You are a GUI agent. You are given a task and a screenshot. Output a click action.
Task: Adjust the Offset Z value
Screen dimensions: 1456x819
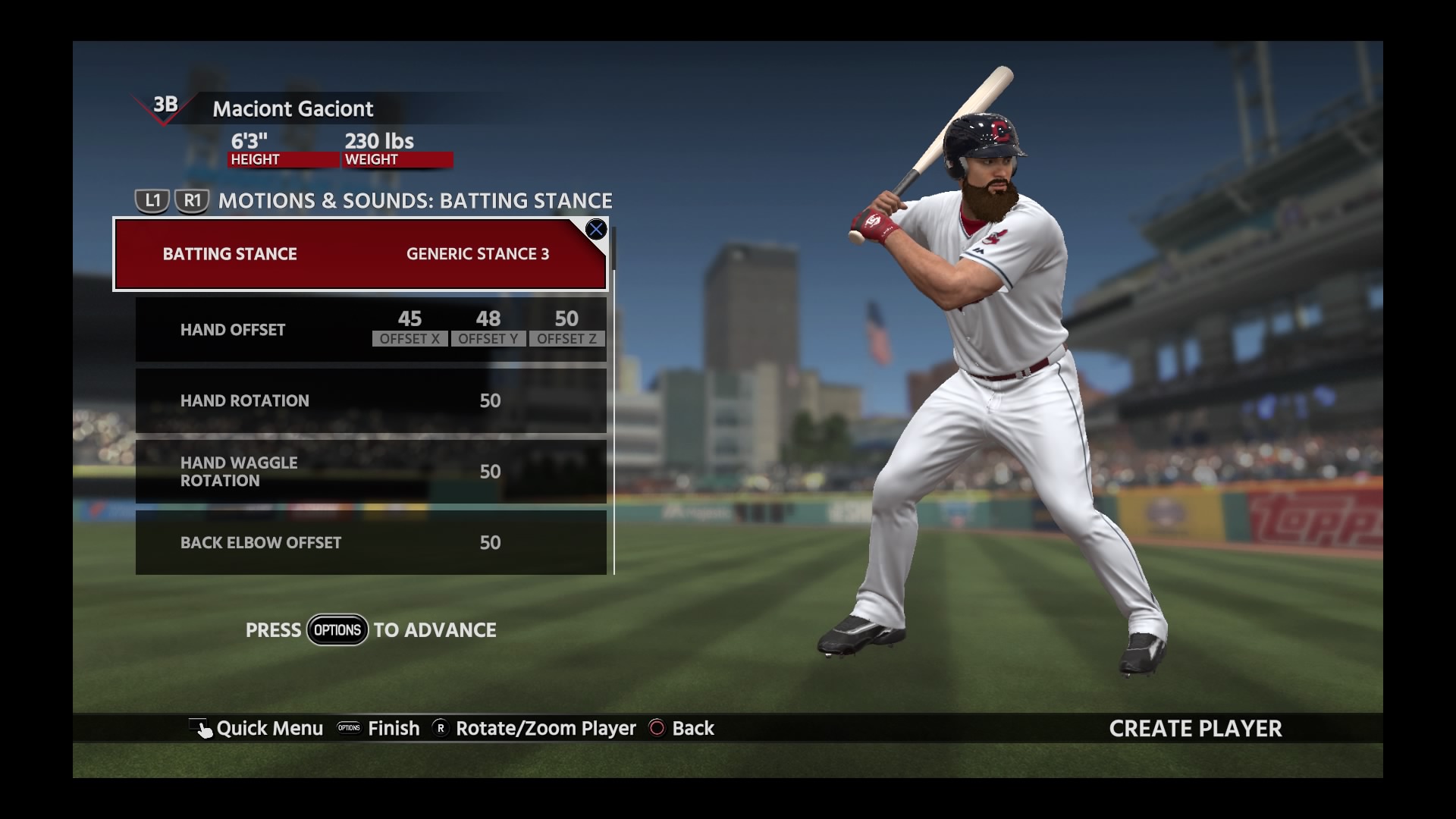(x=566, y=328)
